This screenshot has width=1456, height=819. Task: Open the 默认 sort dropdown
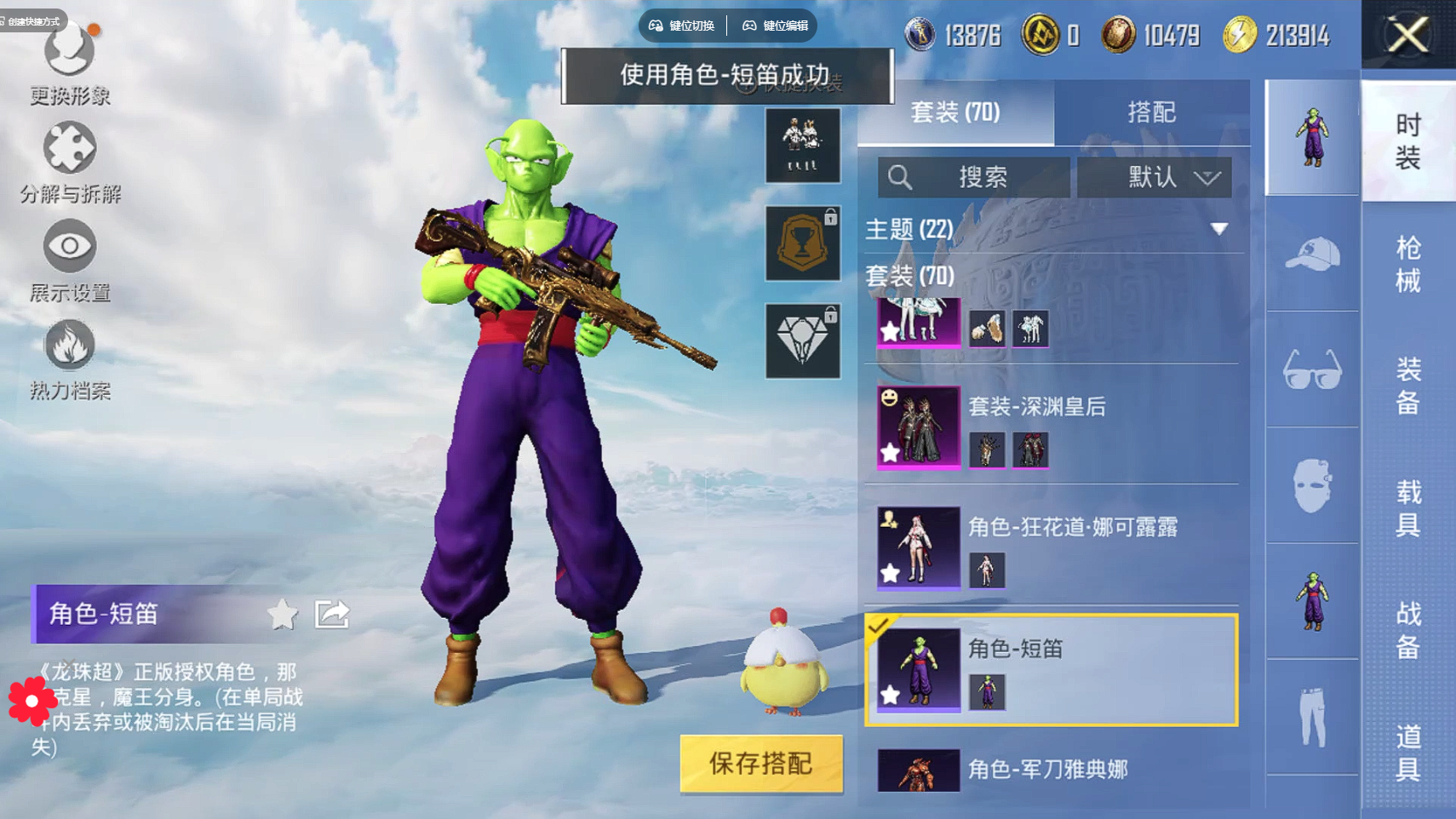click(x=1155, y=177)
